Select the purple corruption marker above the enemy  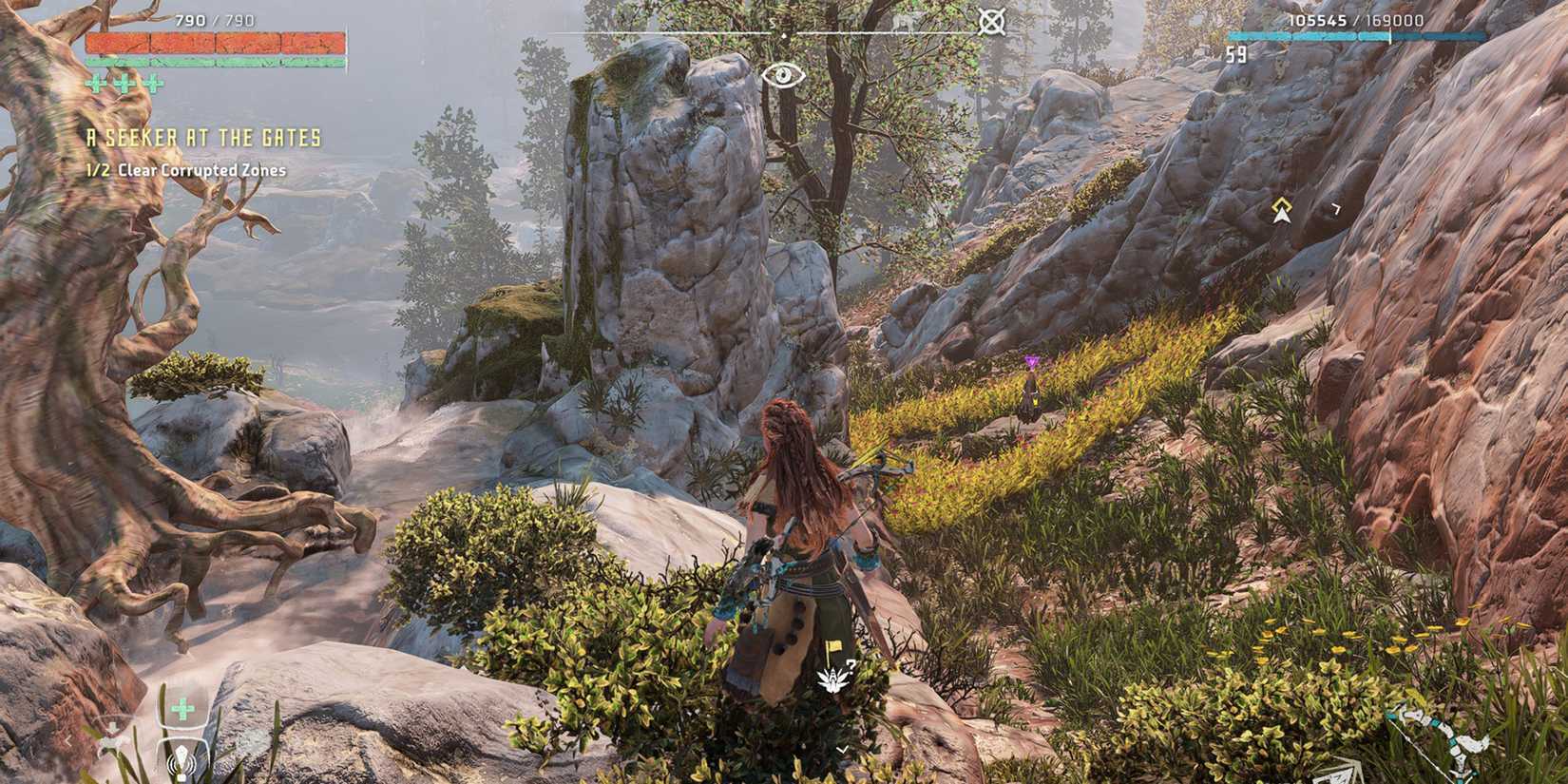(1031, 361)
